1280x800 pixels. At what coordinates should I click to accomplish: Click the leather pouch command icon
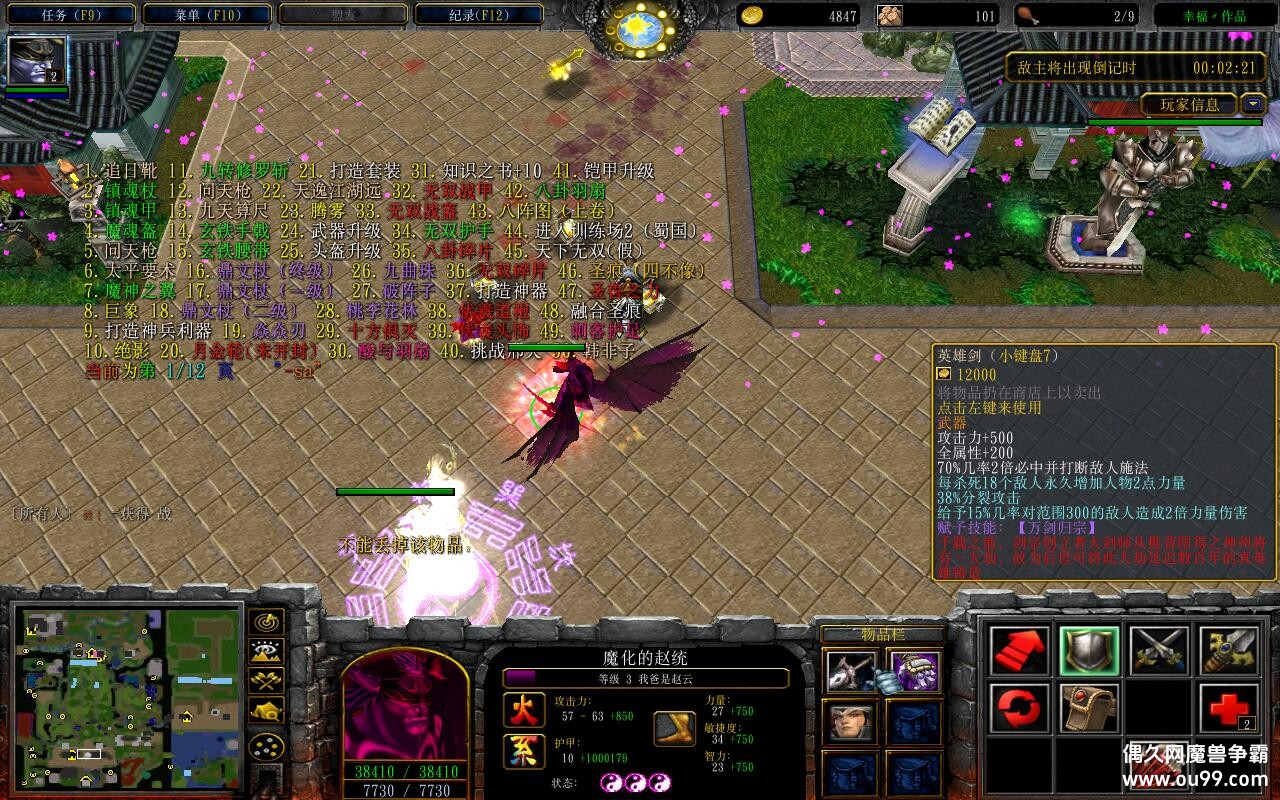(1090, 709)
